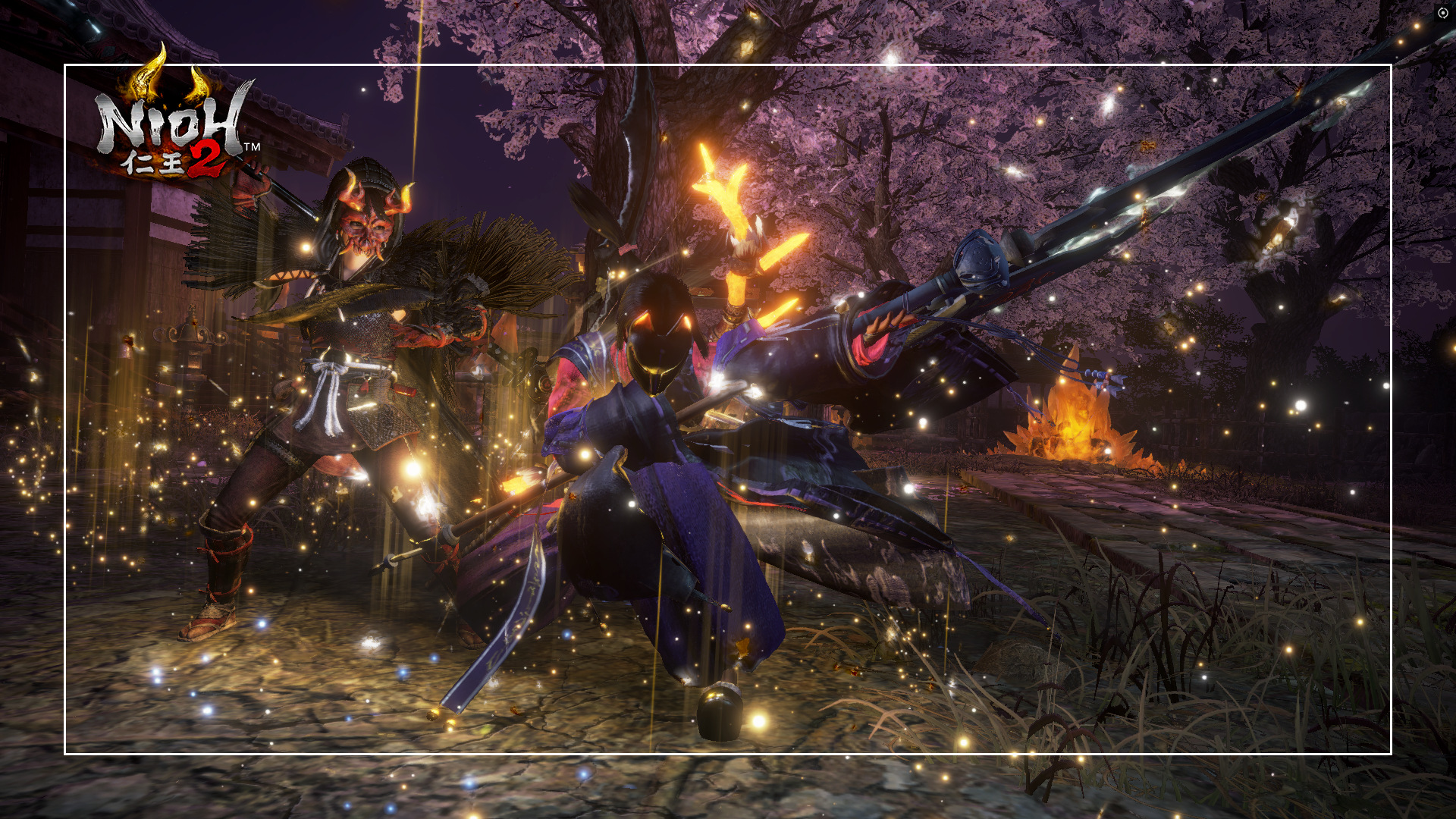The width and height of the screenshot is (1456, 819).
Task: Click the circular capture icon in the corner
Action: click(1442, 13)
